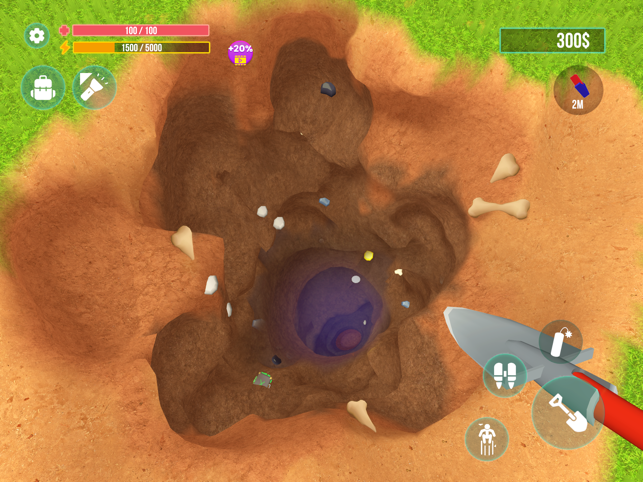Tap the magnet distance indicator
The height and width of the screenshot is (482, 643).
578,91
